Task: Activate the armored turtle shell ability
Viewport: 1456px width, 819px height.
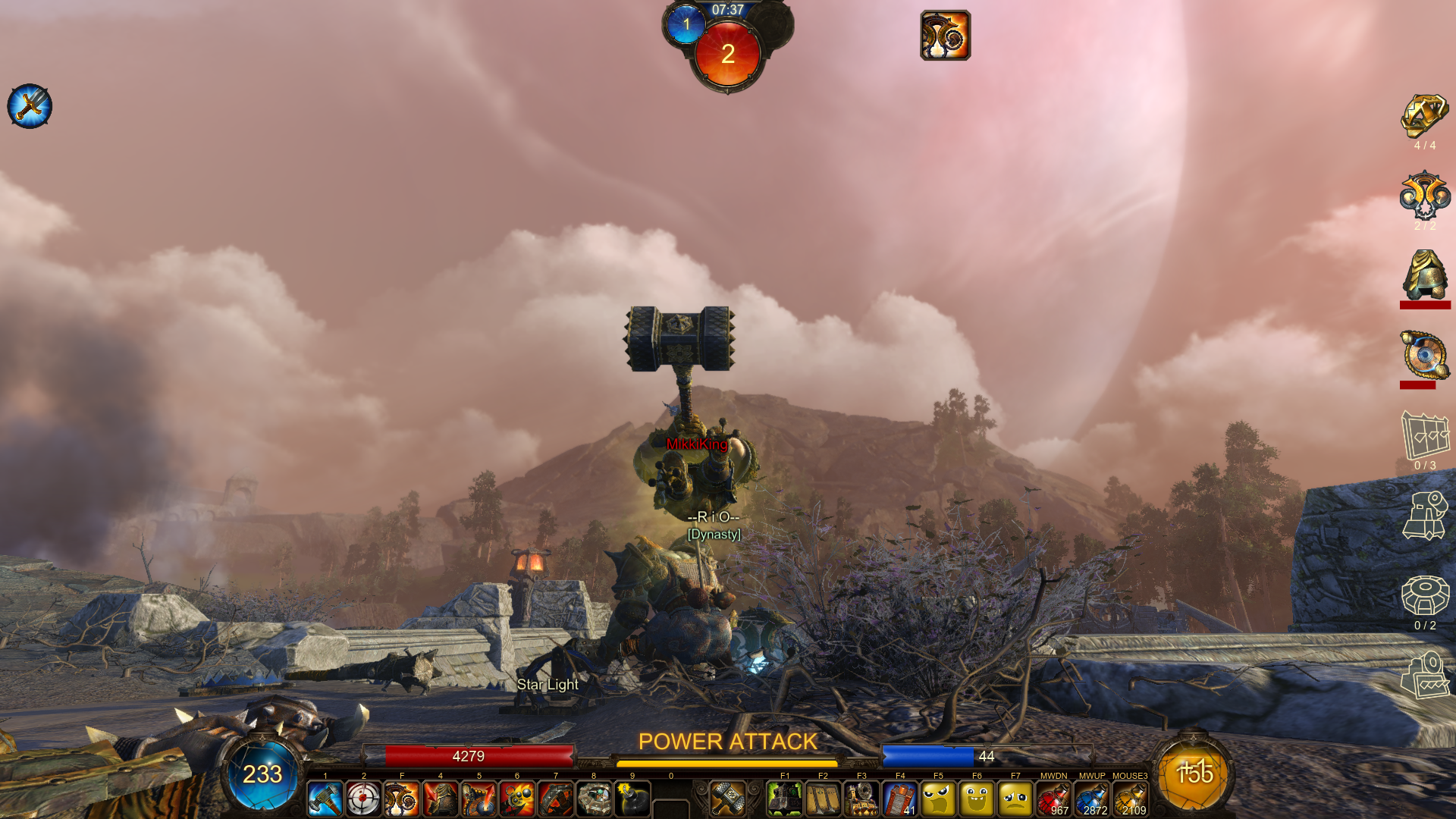Action: tap(595, 799)
